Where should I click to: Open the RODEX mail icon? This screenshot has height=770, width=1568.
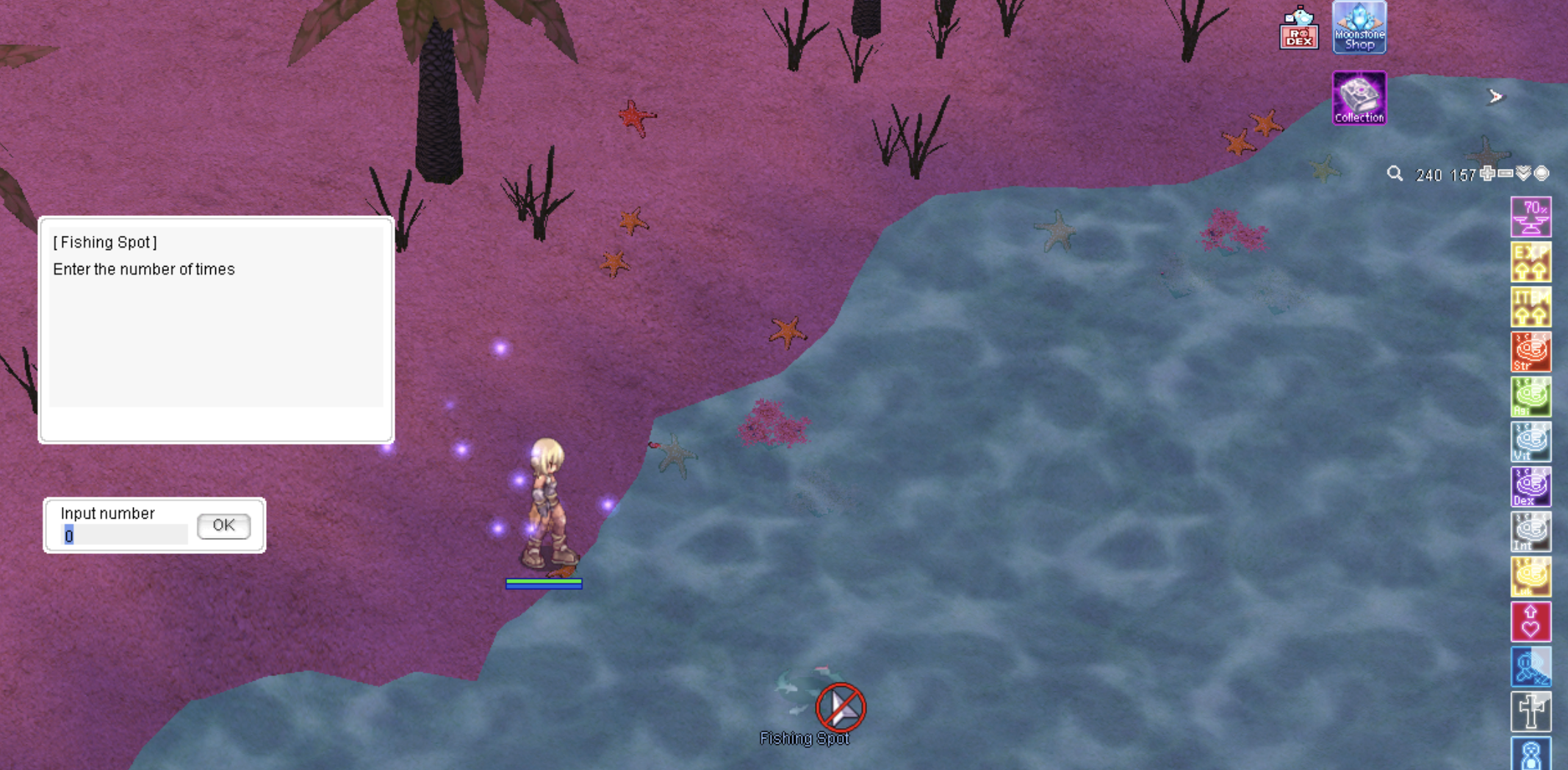pyautogui.click(x=1298, y=29)
